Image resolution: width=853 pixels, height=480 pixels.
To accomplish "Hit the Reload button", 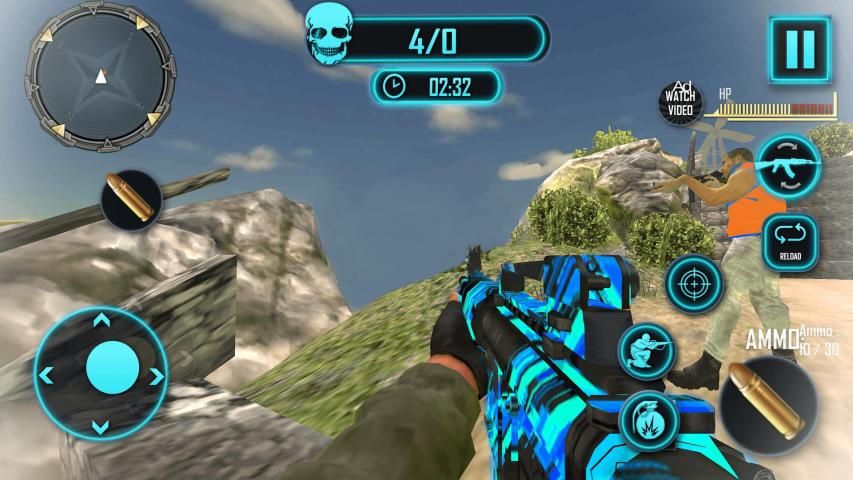I will 791,243.
